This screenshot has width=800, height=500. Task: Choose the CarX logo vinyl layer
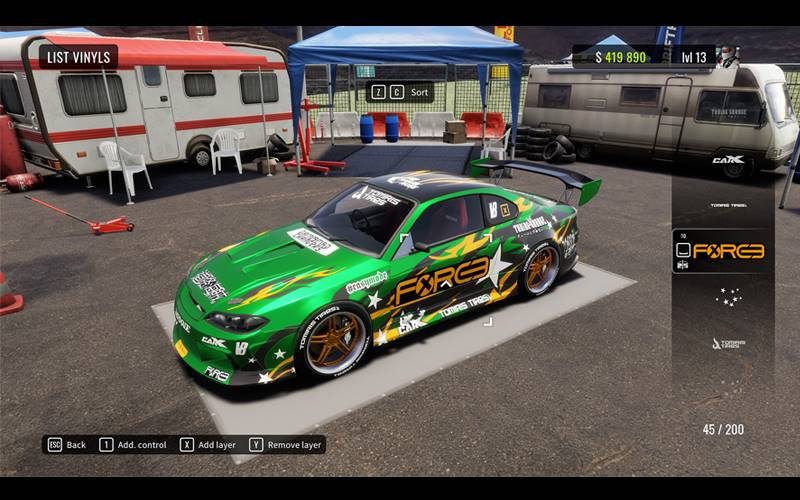(x=727, y=159)
